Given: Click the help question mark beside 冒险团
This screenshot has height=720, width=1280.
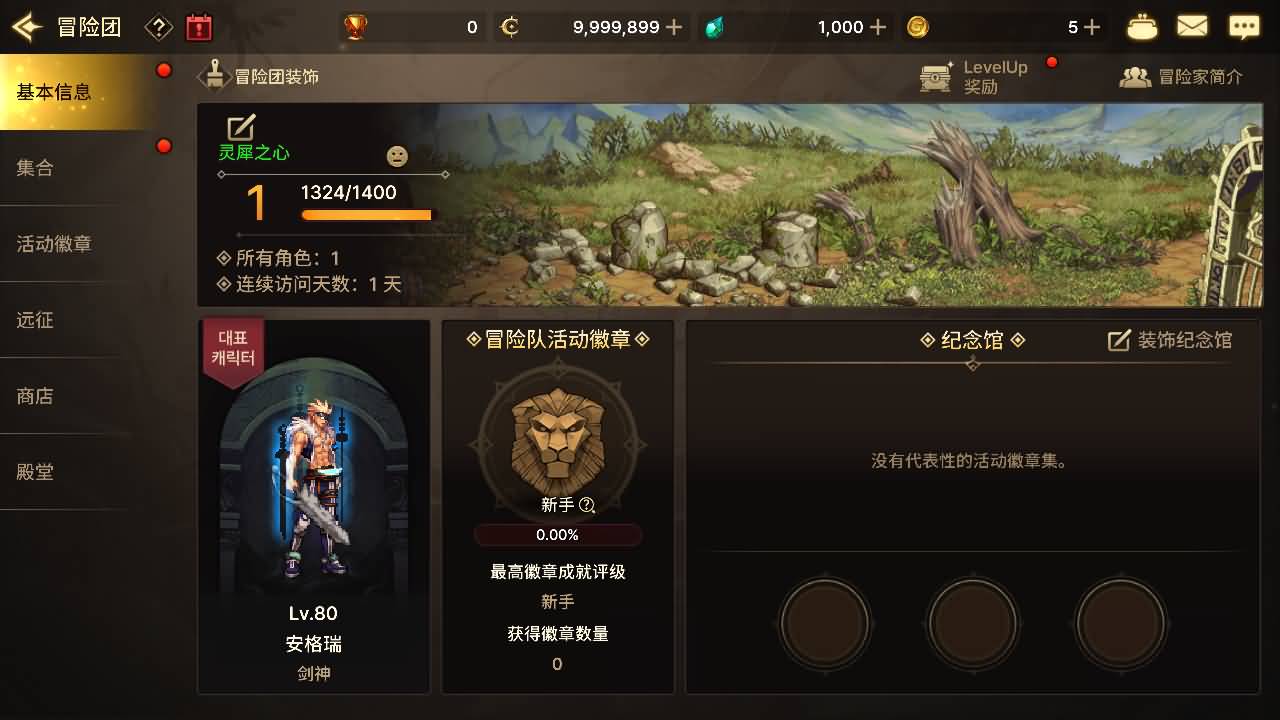Looking at the screenshot, I should point(156,26).
